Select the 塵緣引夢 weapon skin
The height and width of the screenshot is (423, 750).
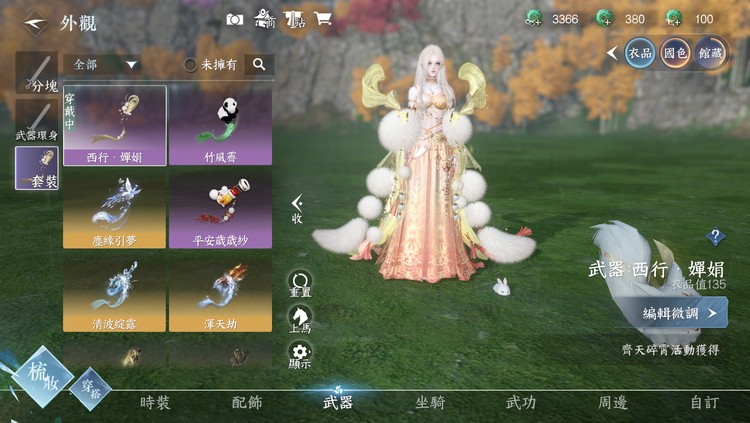point(115,209)
